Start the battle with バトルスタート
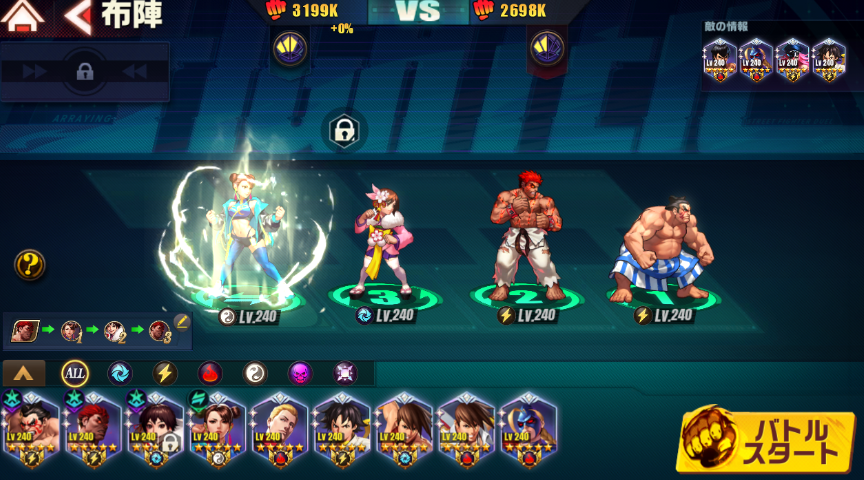 pos(767,441)
